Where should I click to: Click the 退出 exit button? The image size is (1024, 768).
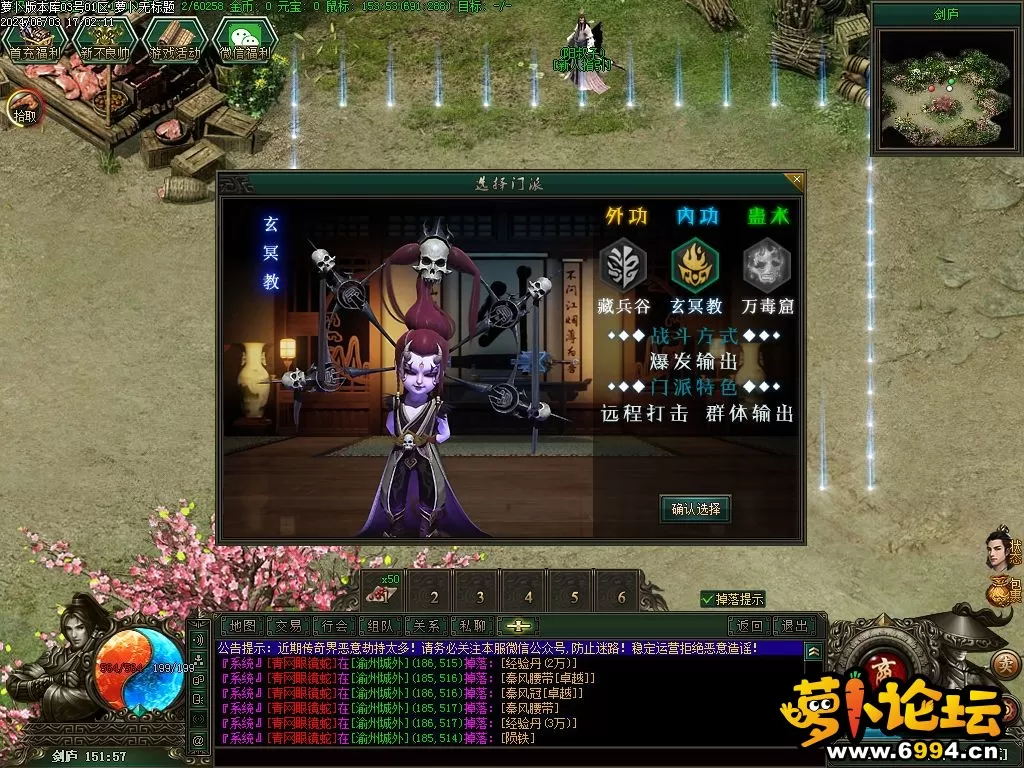795,626
